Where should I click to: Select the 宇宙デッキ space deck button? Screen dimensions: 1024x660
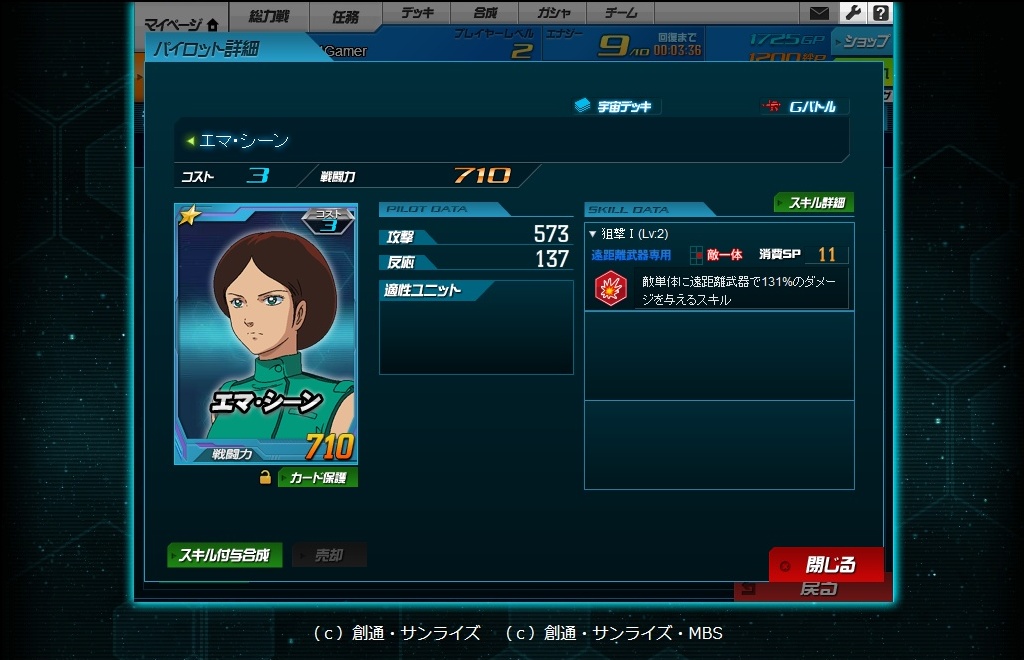(616, 106)
